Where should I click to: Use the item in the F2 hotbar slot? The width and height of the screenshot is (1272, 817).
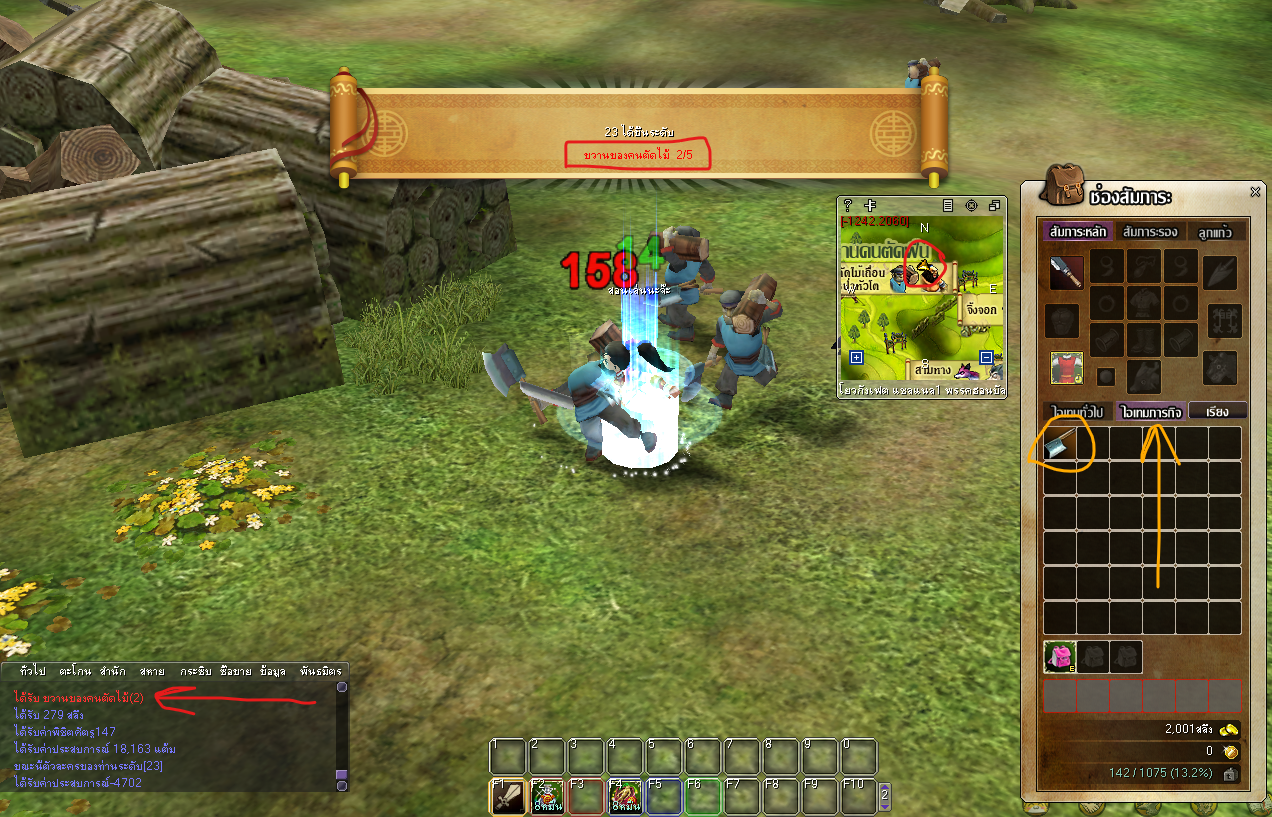point(546,796)
